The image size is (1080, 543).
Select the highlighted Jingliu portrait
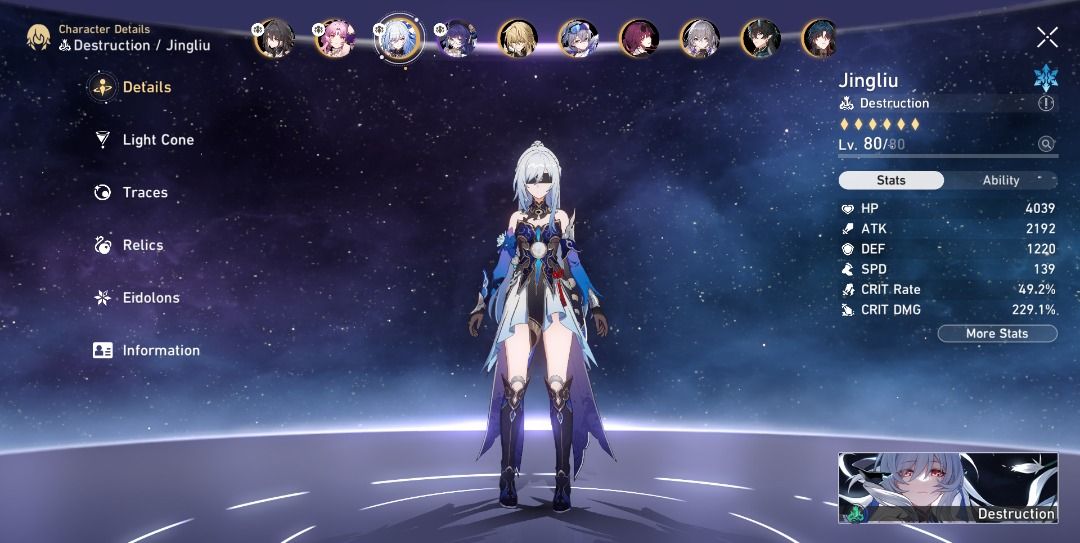pyautogui.click(x=398, y=39)
